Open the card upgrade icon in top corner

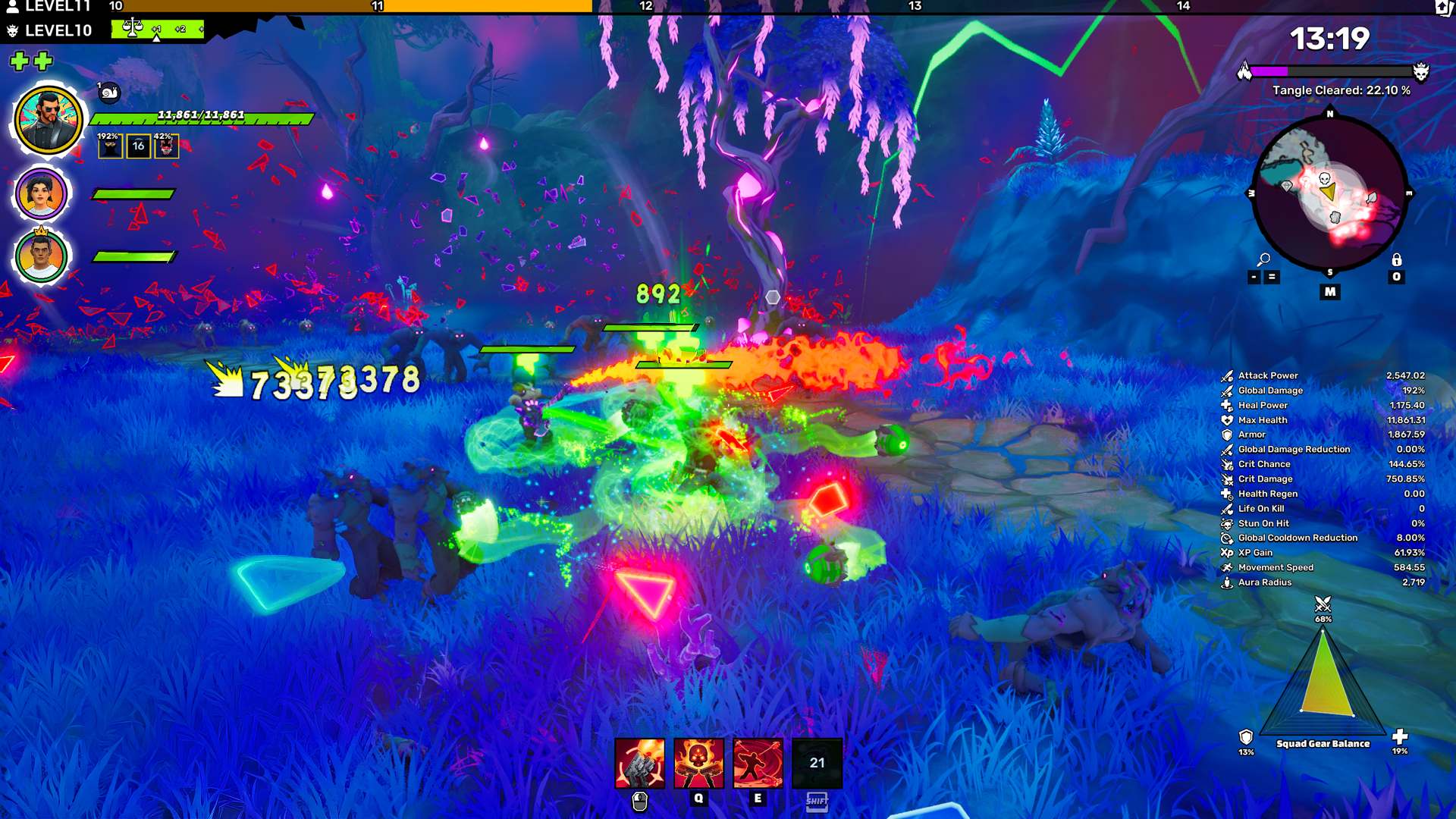1444,8
